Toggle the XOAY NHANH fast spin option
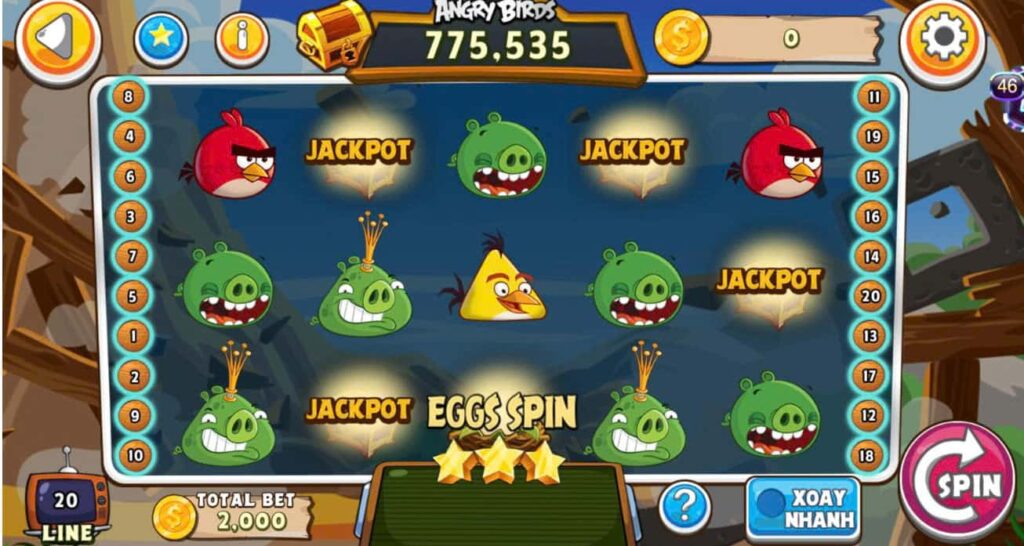1024x546 pixels. coord(802,508)
